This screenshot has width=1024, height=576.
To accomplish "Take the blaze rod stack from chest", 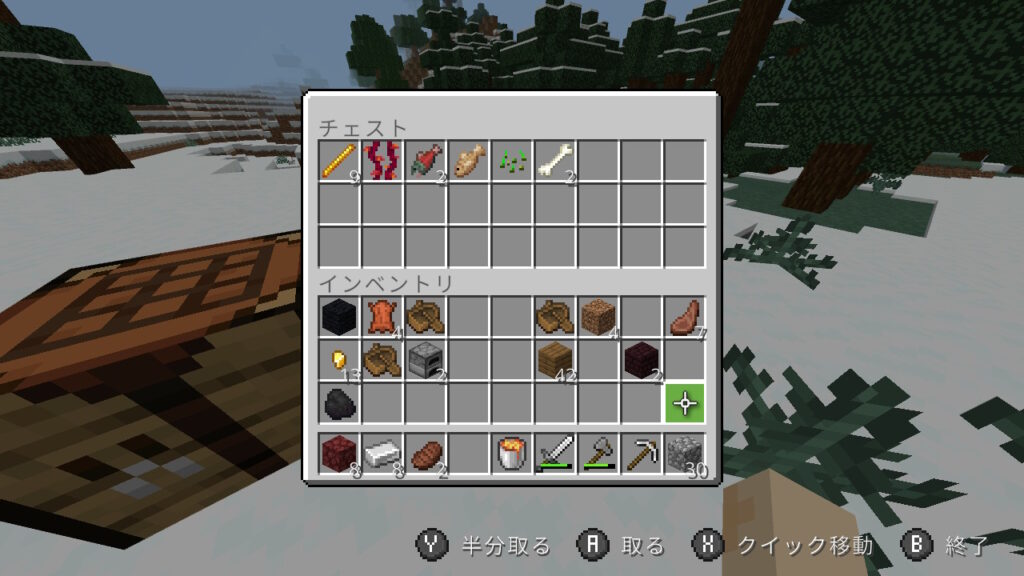I will 340,161.
